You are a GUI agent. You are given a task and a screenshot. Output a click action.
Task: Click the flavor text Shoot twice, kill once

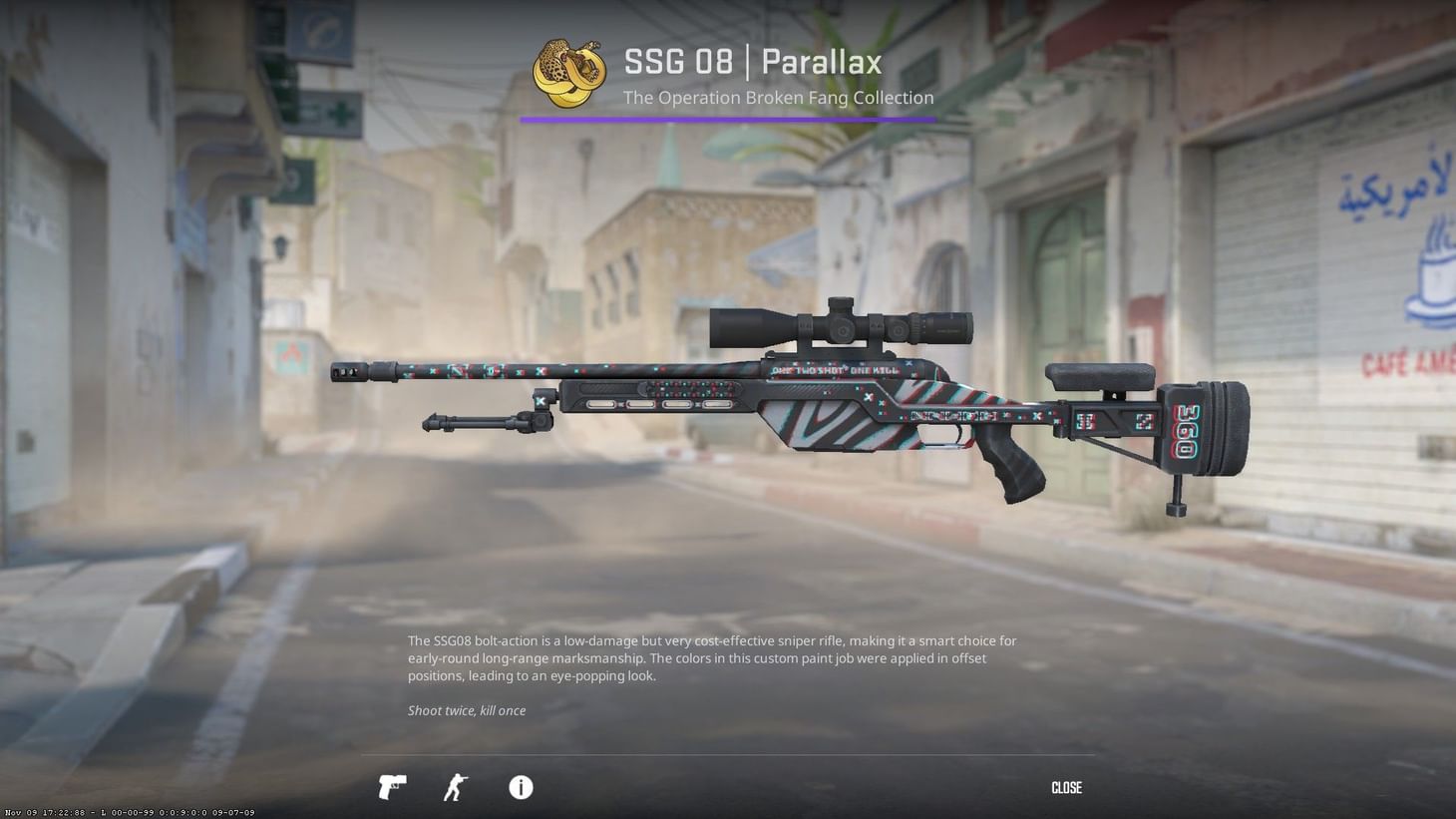click(x=467, y=710)
